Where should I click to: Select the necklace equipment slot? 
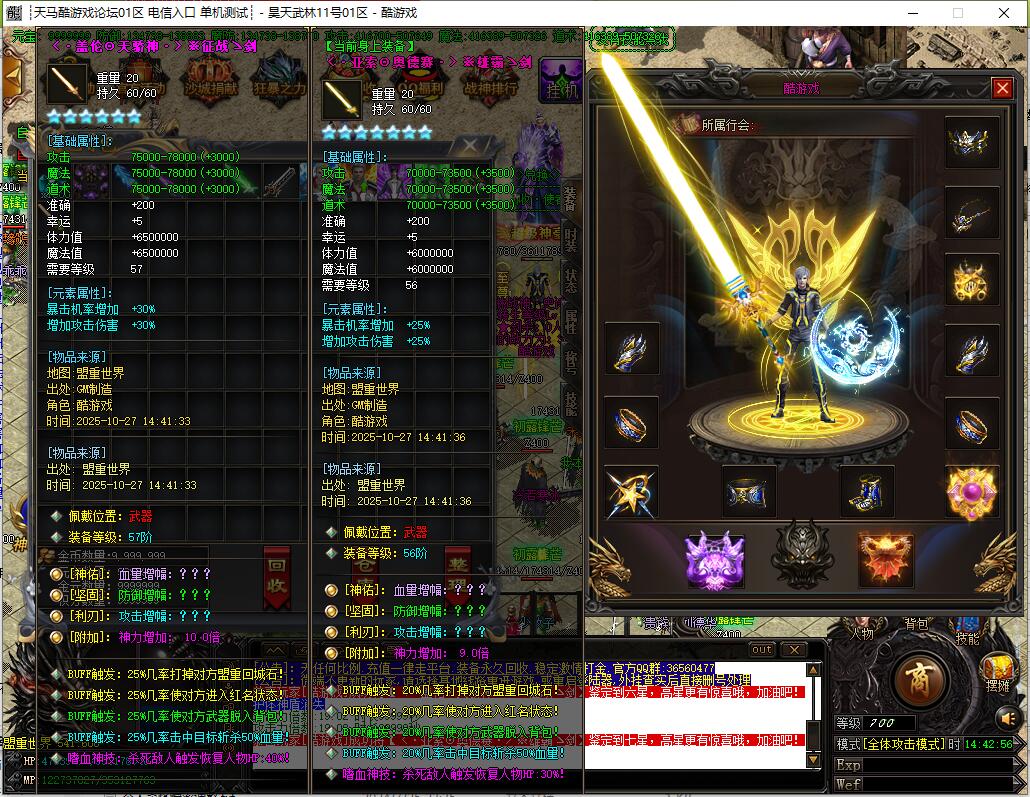coord(971,211)
